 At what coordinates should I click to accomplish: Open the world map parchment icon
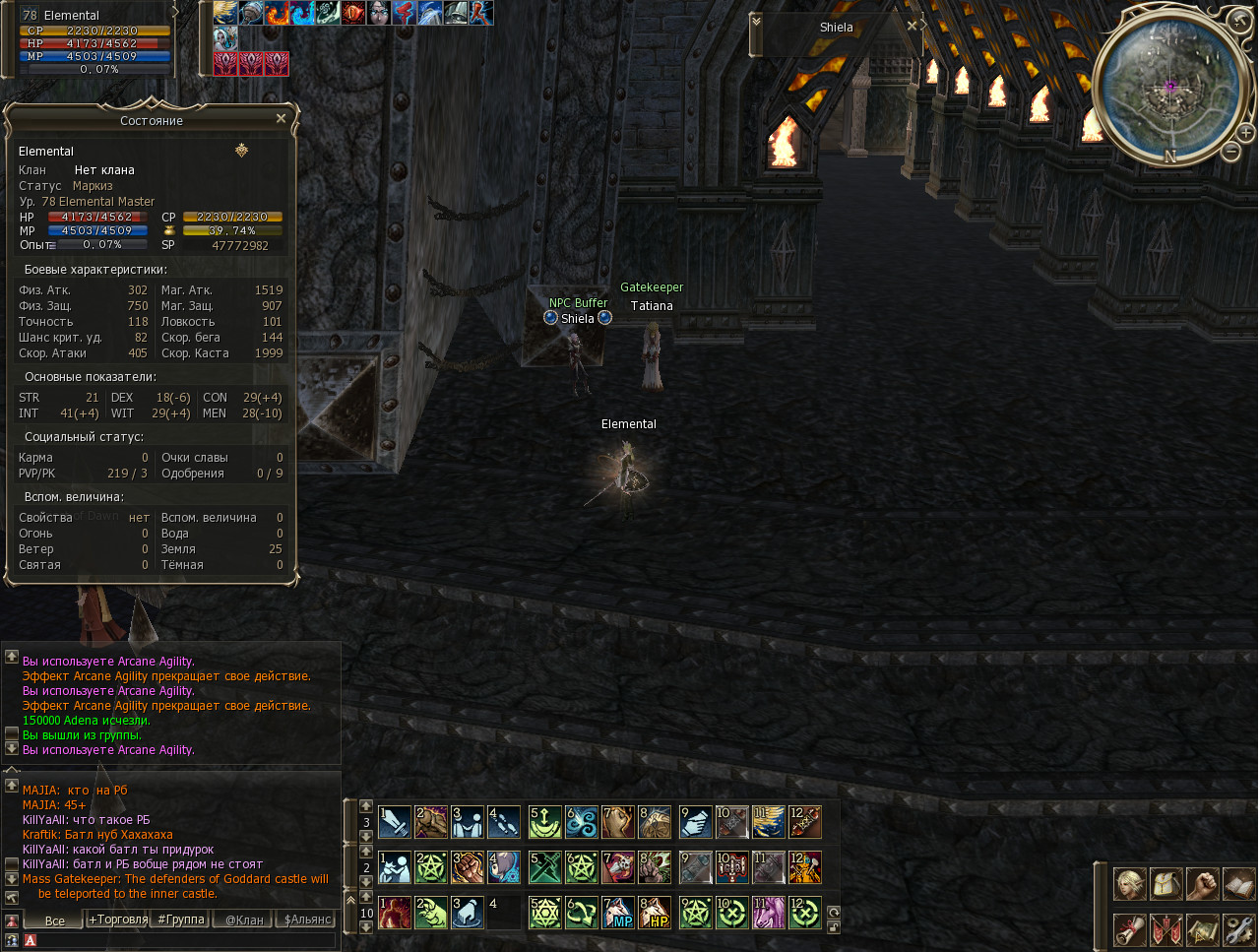tap(1202, 929)
